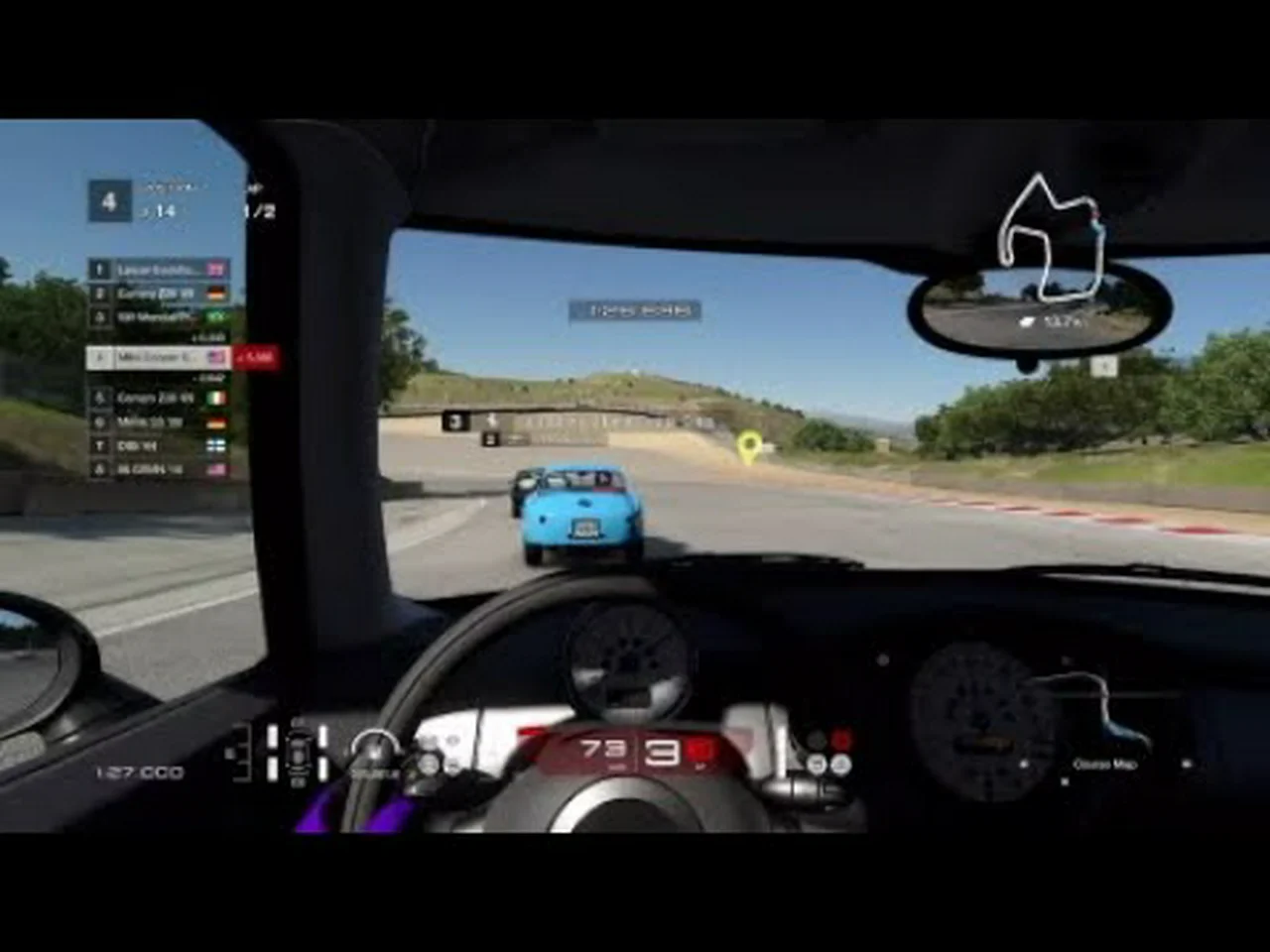Select the seventh-place row with Finnish flag
This screenshot has height=952, width=1270.
point(159,446)
